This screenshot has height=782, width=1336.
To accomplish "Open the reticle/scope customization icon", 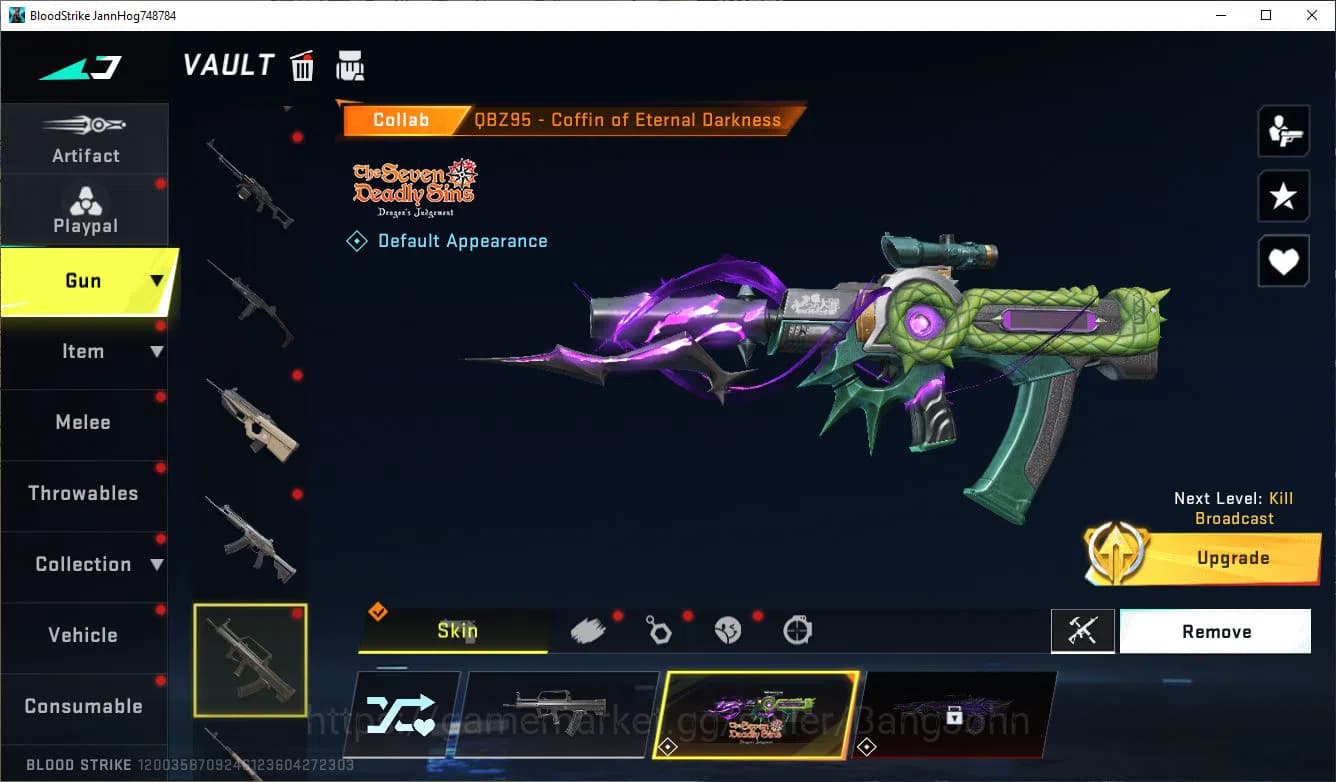I will click(x=797, y=630).
